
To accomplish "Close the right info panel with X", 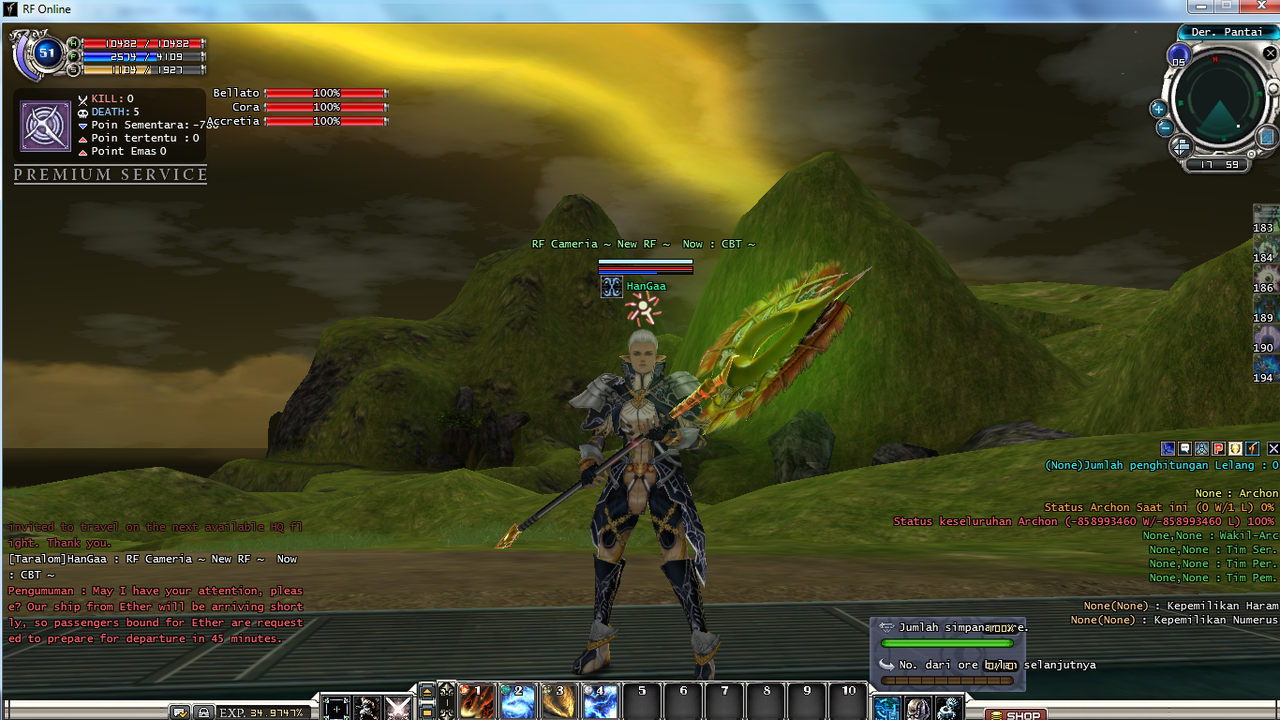I will click(x=1273, y=449).
